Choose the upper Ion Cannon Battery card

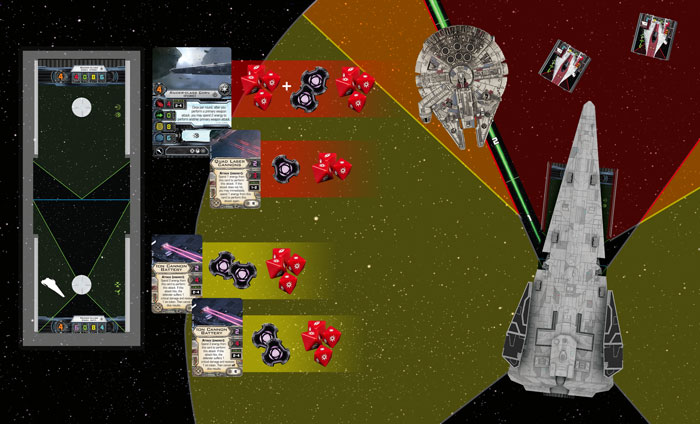176,272
